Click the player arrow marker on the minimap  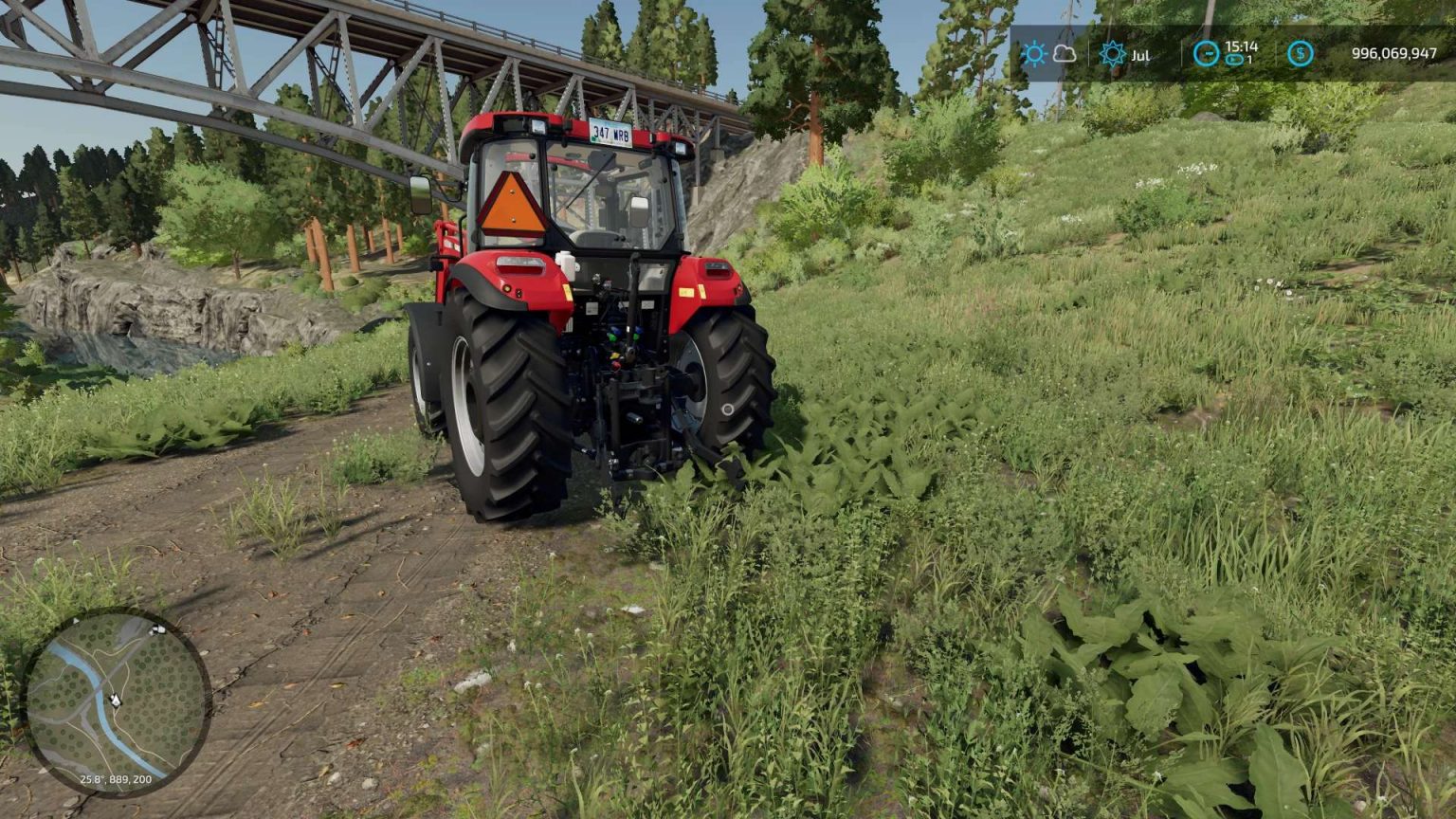[x=117, y=700]
